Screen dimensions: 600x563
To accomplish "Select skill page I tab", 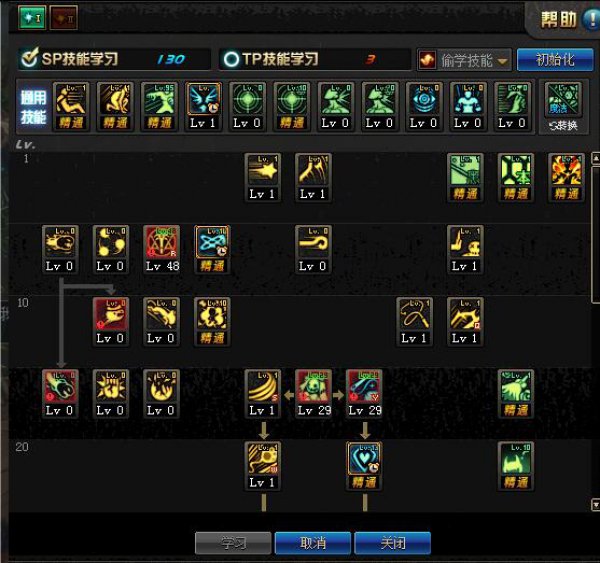I will point(29,17).
